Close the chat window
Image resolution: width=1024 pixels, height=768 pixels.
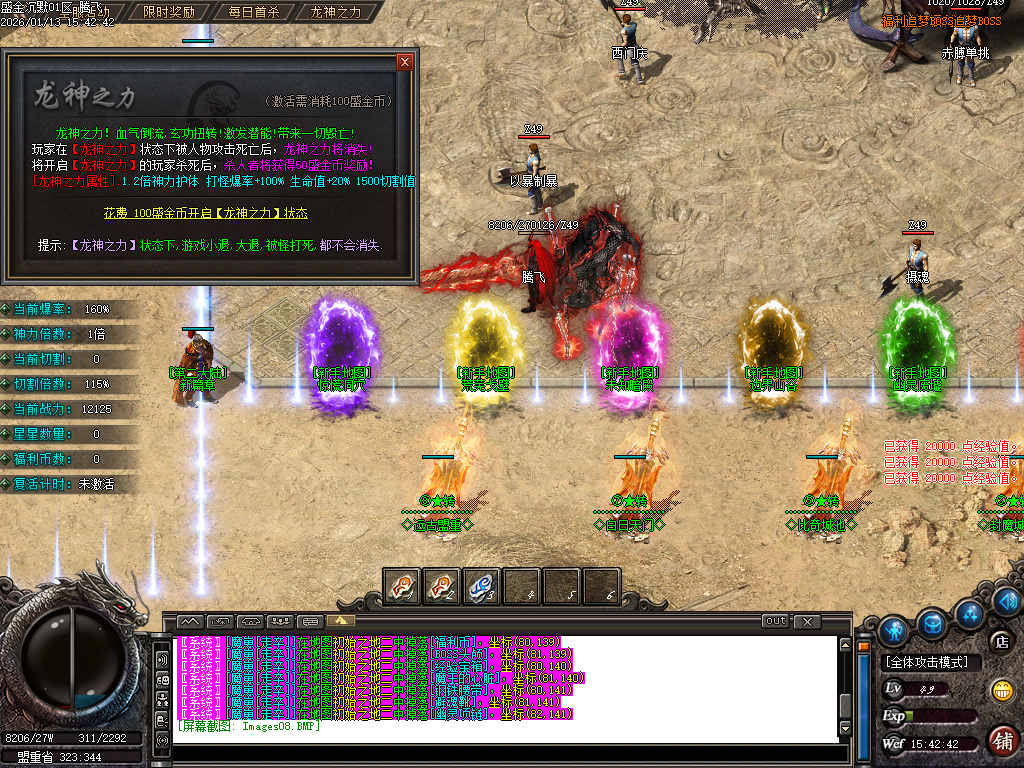[807, 621]
